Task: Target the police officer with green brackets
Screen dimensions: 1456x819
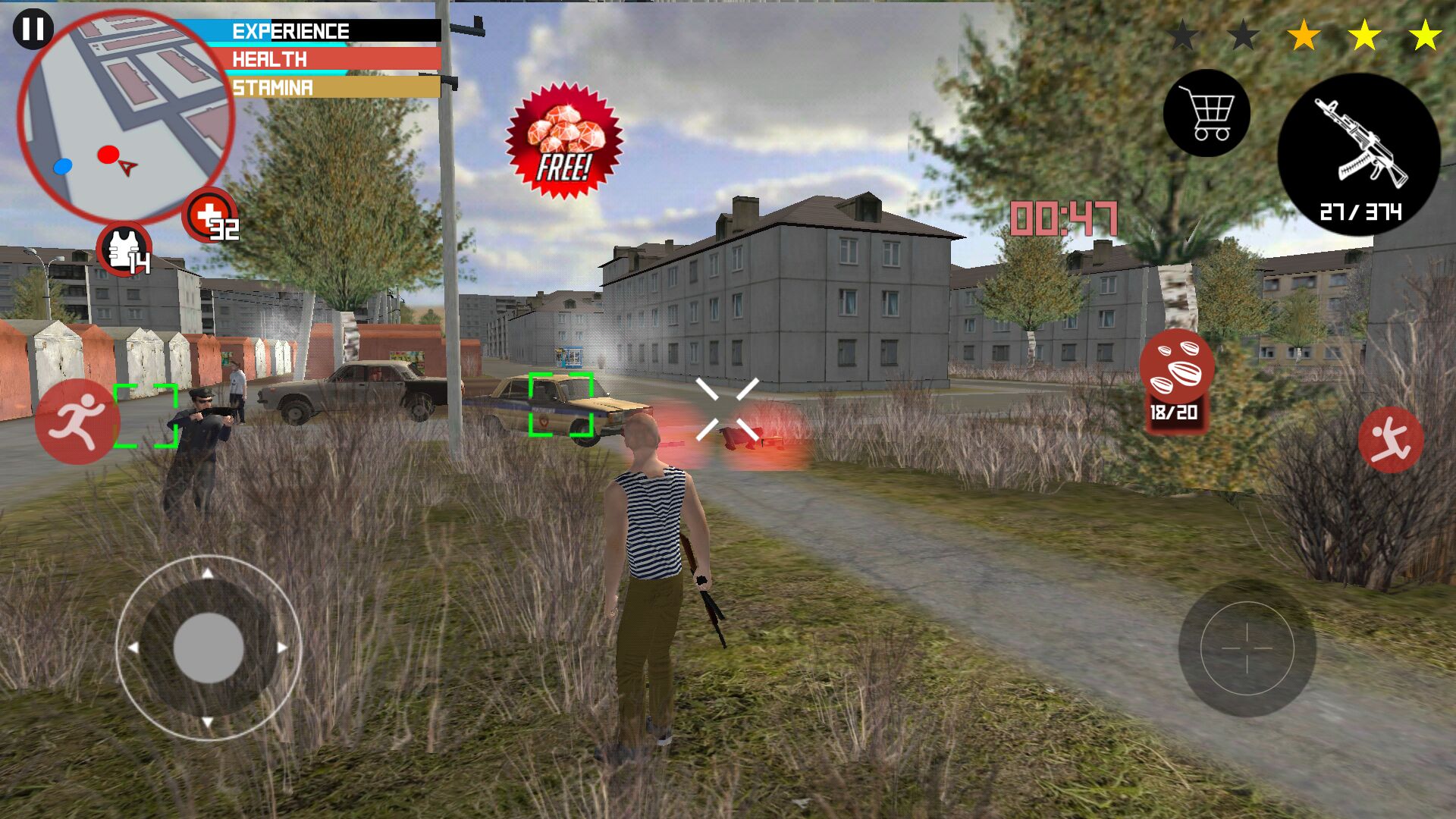Action: (x=146, y=416)
